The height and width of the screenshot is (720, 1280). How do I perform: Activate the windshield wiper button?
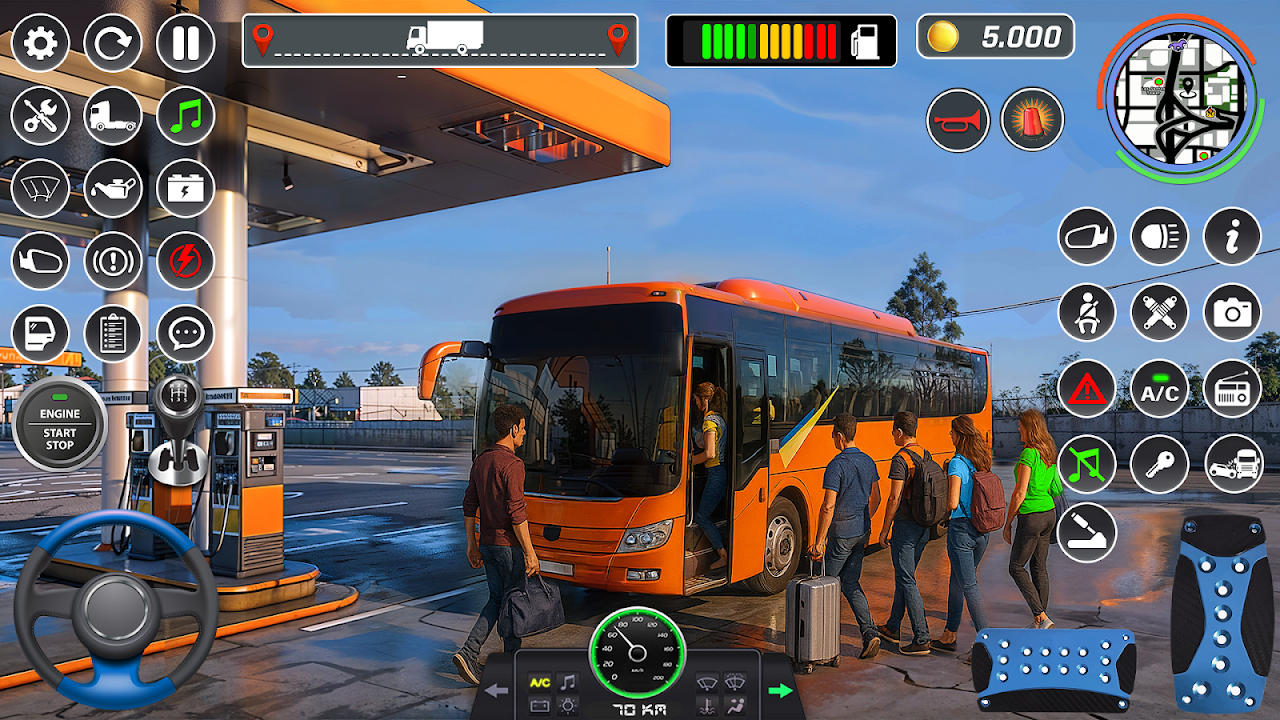[40, 188]
